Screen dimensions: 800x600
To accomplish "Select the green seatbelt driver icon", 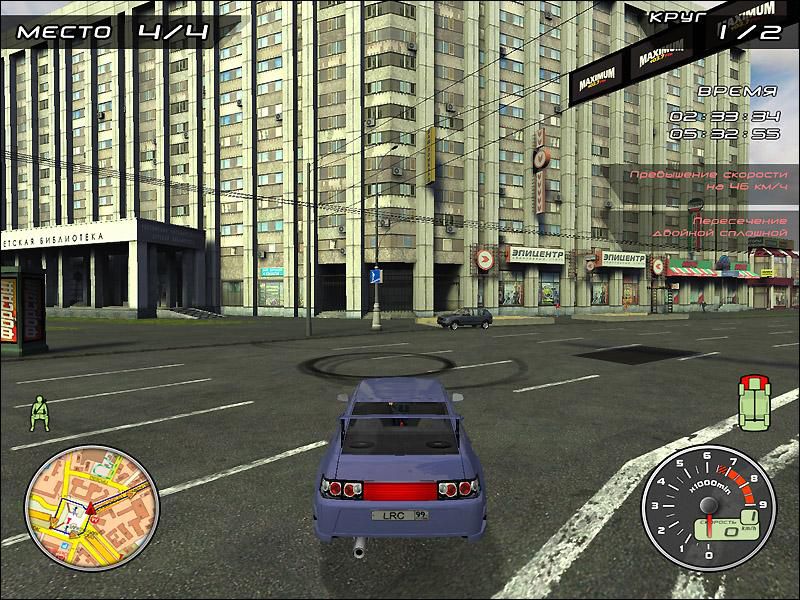I will tap(40, 412).
